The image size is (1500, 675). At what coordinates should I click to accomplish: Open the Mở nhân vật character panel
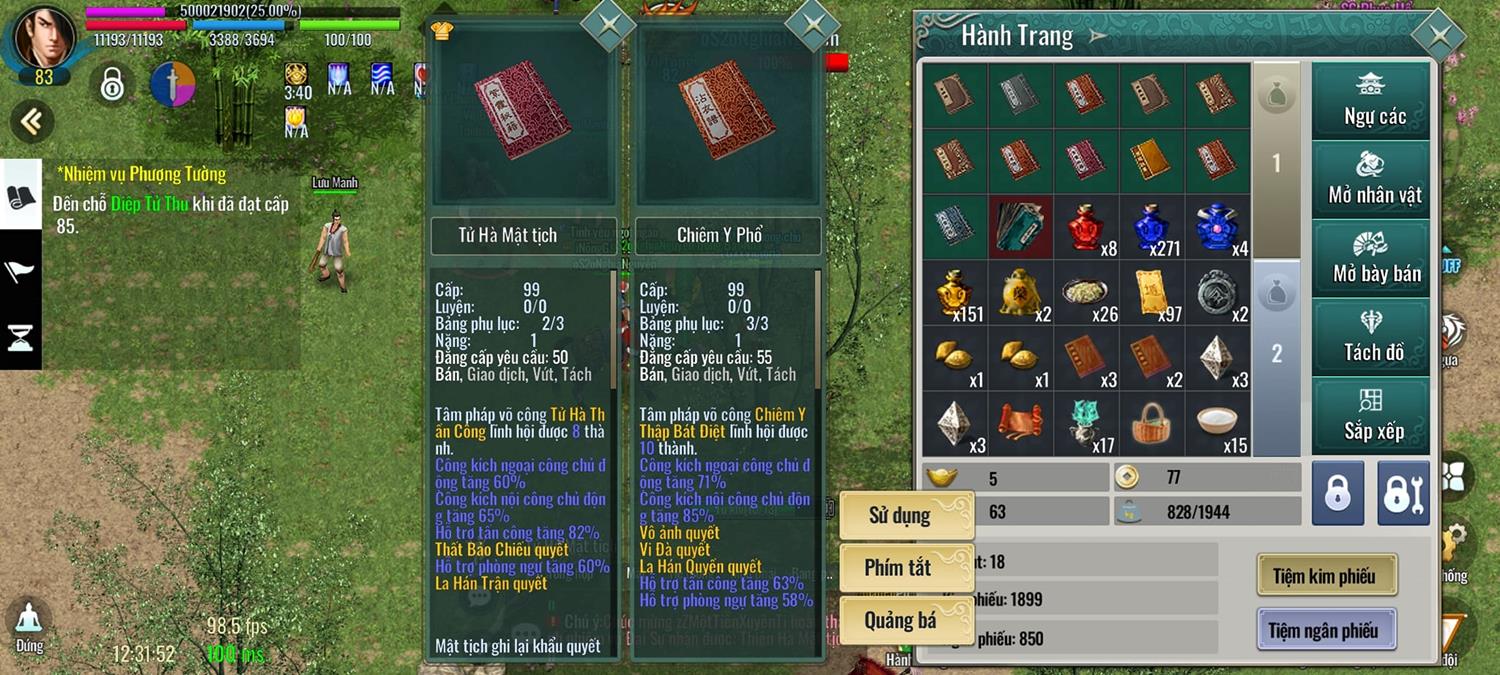1372,180
